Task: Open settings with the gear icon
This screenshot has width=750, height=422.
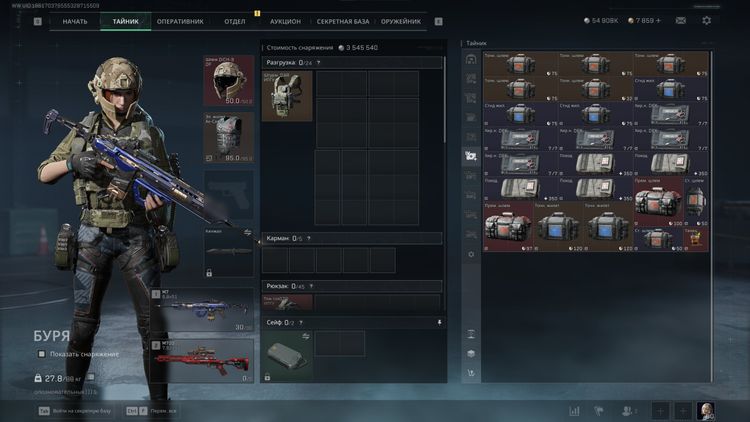Action: (x=707, y=20)
